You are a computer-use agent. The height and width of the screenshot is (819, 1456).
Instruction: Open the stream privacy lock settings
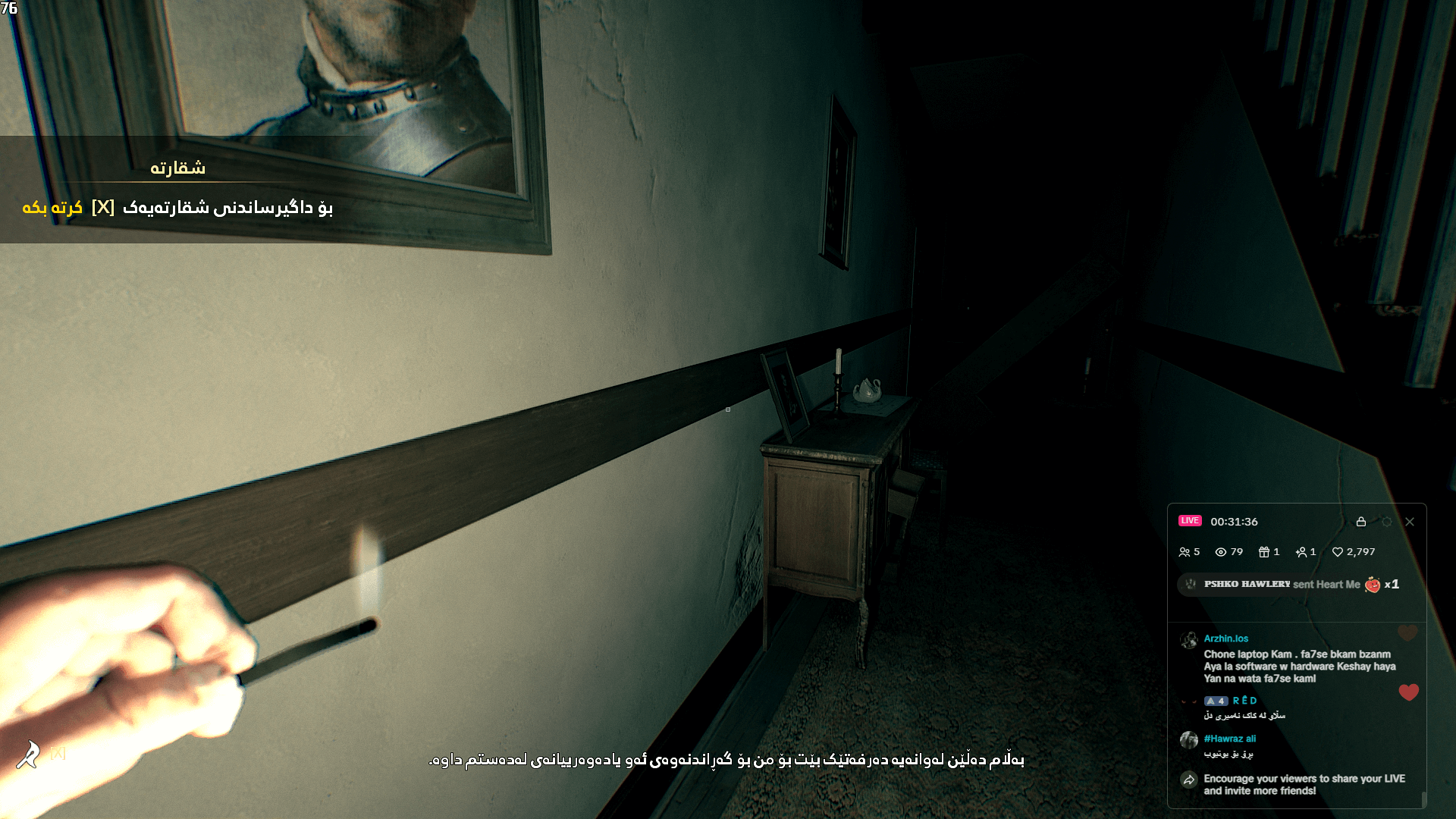pyautogui.click(x=1361, y=522)
